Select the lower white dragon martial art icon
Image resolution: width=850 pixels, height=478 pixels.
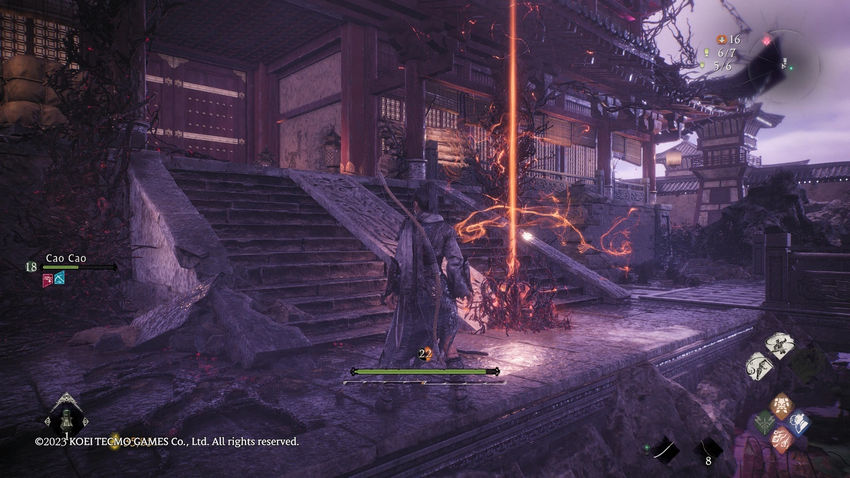coord(759,365)
